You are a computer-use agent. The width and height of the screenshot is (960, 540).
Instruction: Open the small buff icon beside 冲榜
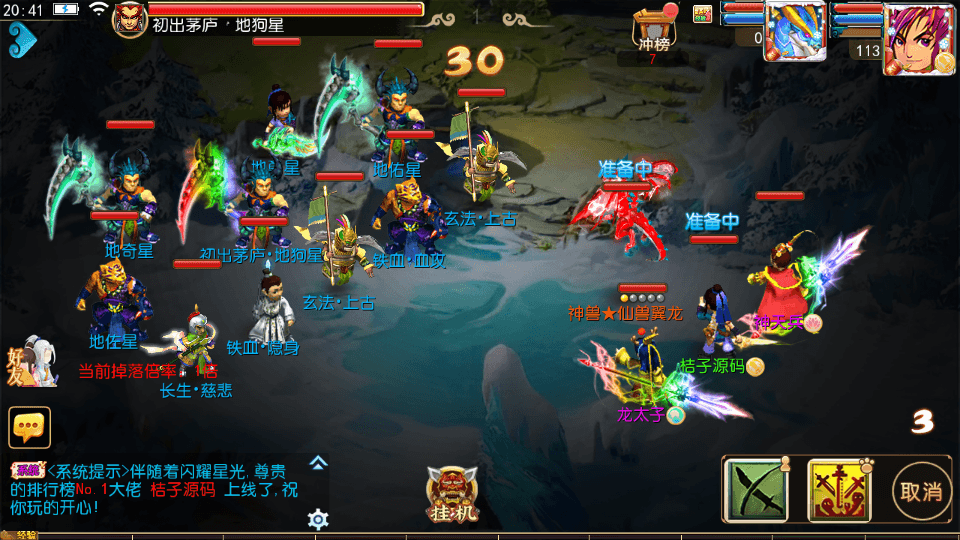[x=702, y=14]
